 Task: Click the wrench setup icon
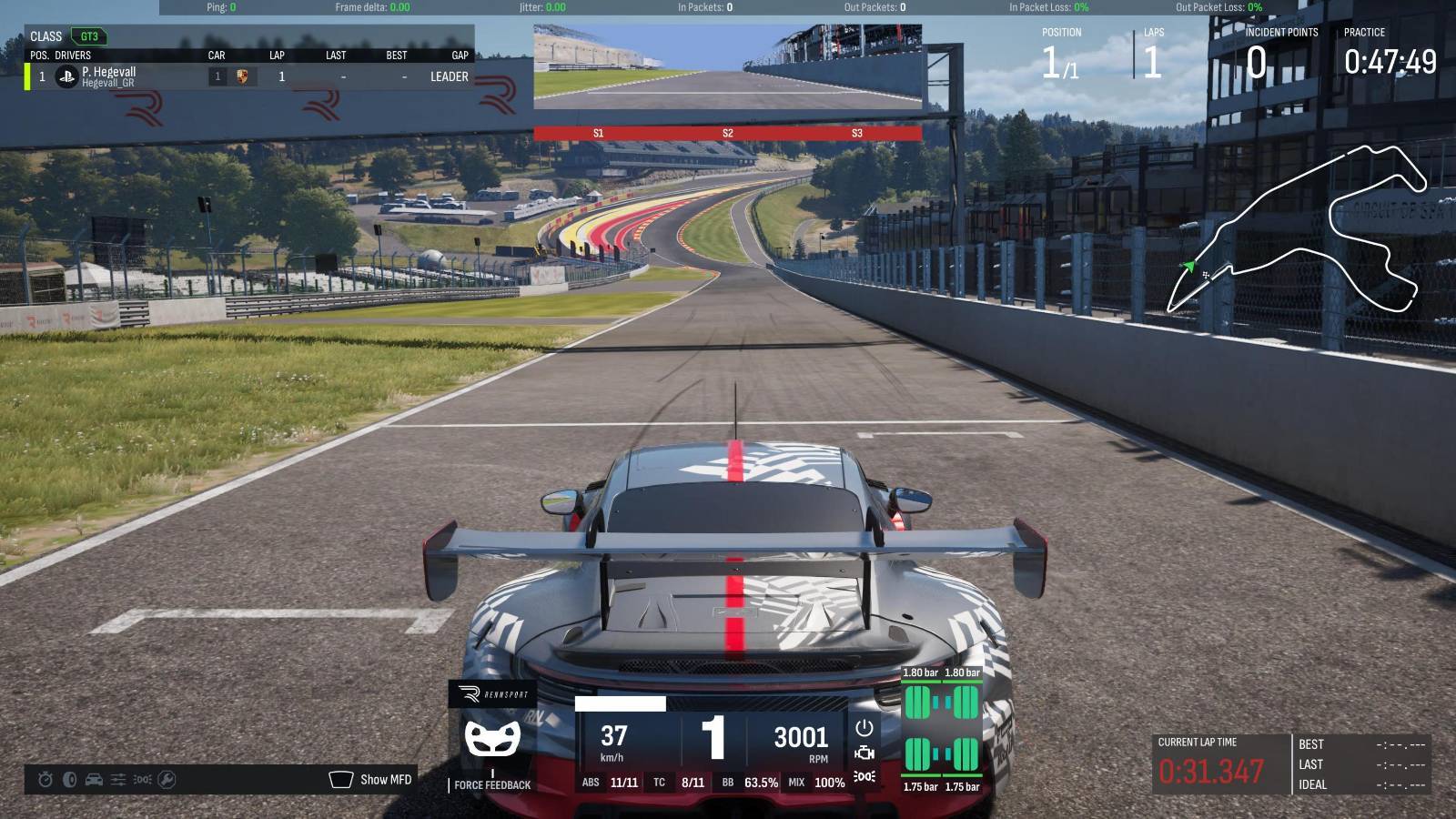167,779
